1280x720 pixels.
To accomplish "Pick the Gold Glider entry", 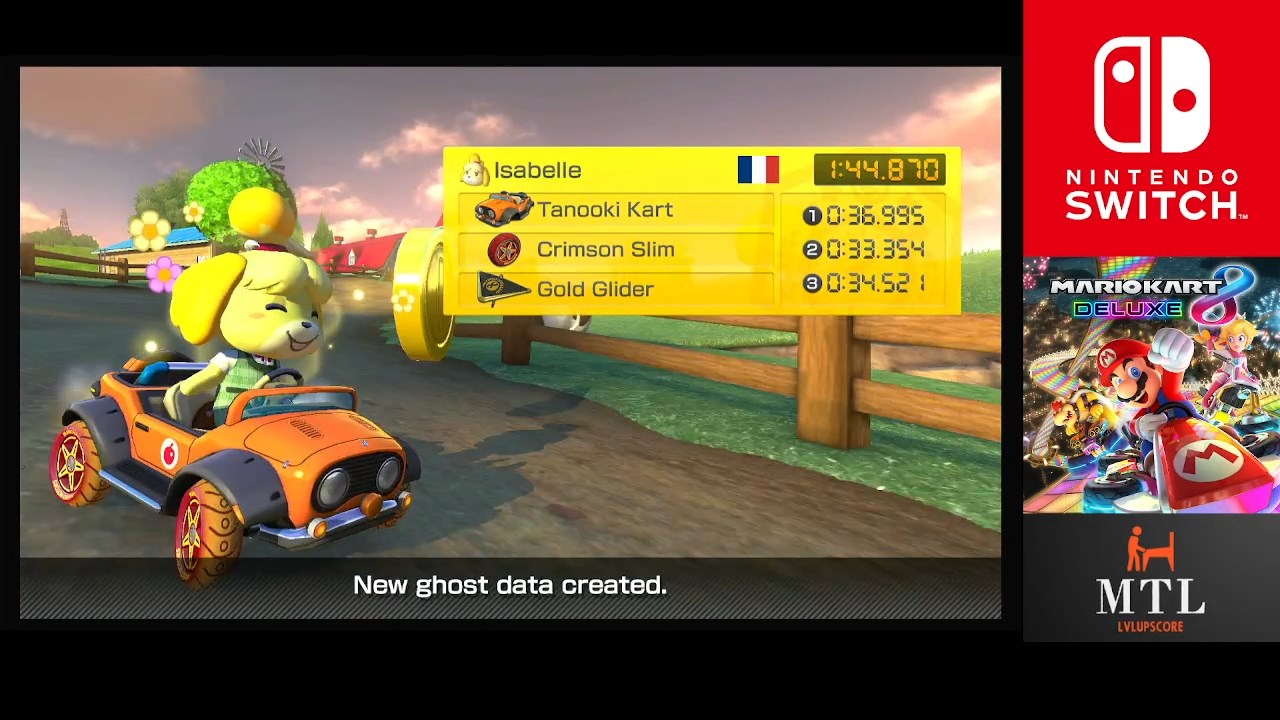I will (595, 290).
